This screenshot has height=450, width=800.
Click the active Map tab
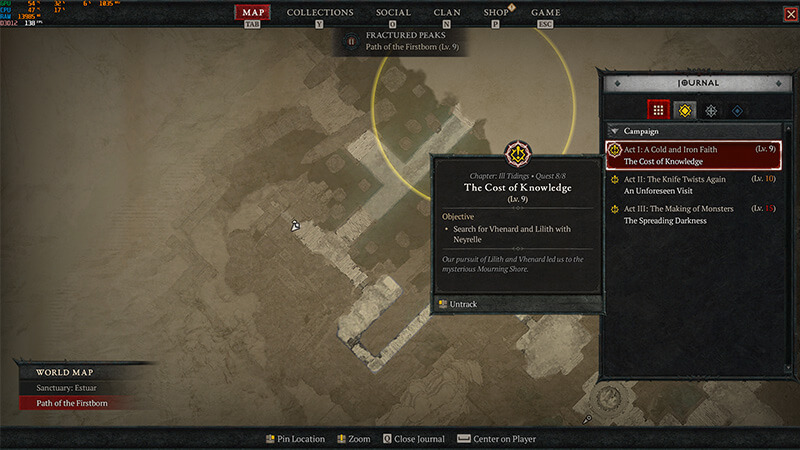pos(252,13)
